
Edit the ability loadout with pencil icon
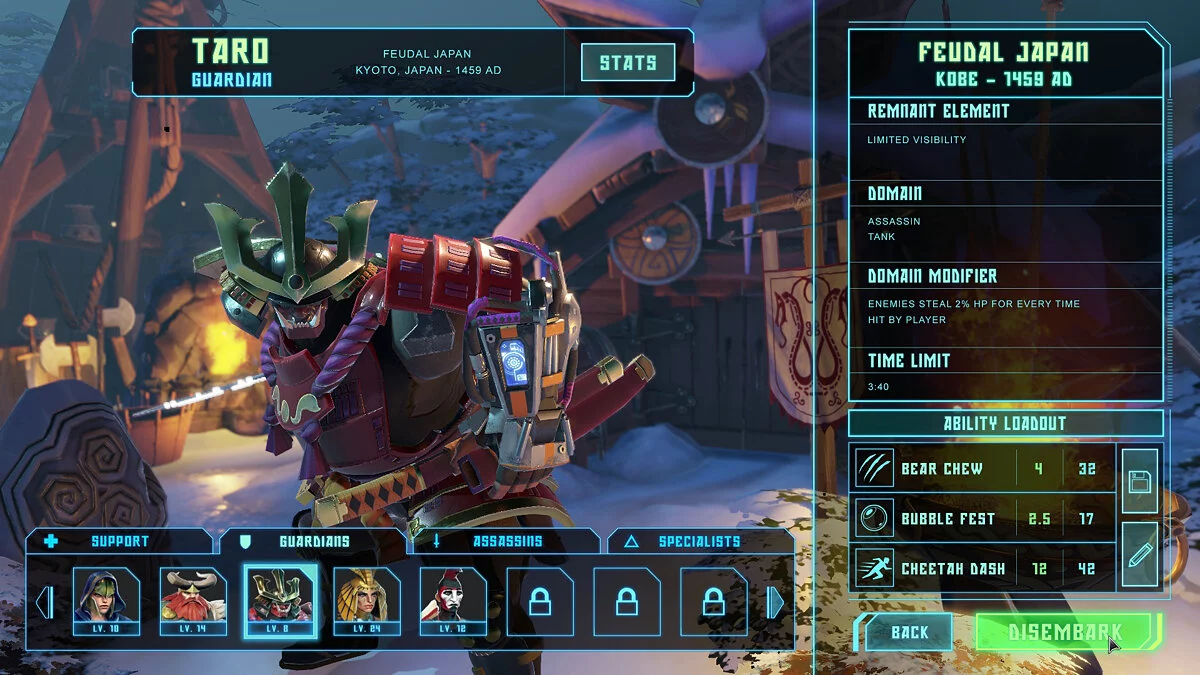[1140, 555]
